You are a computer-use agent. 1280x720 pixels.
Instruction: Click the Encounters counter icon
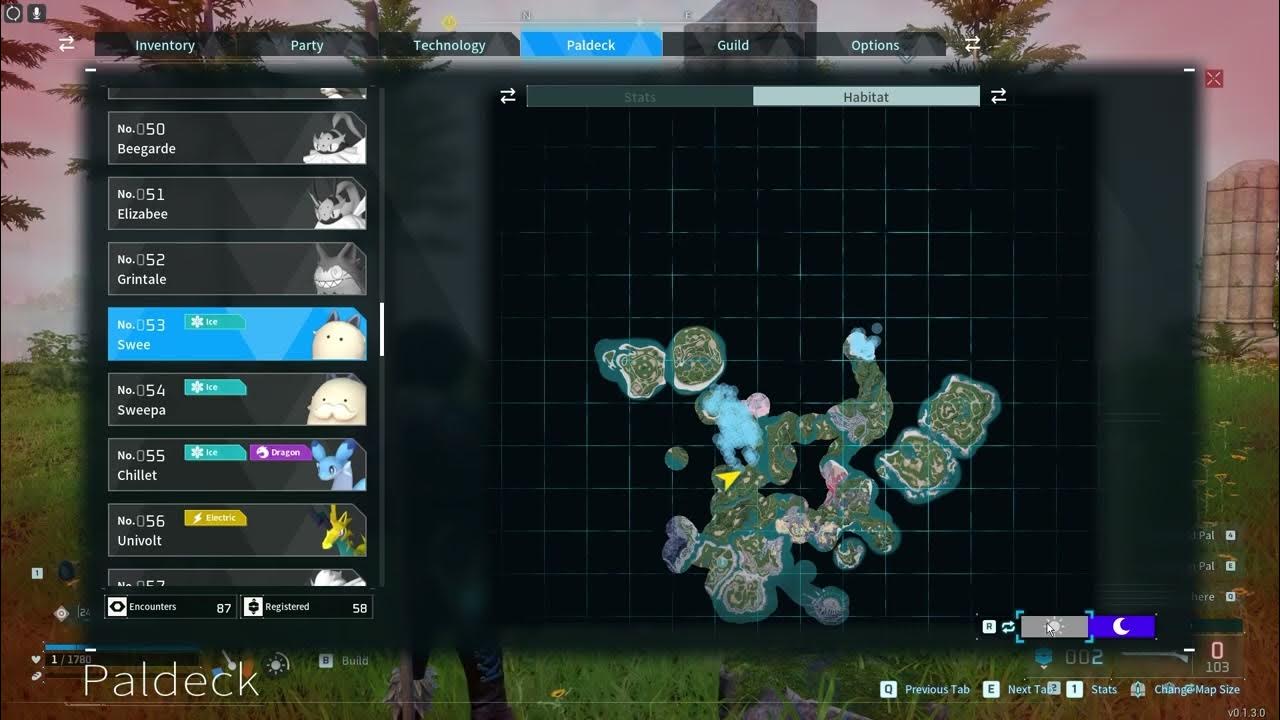pos(118,606)
